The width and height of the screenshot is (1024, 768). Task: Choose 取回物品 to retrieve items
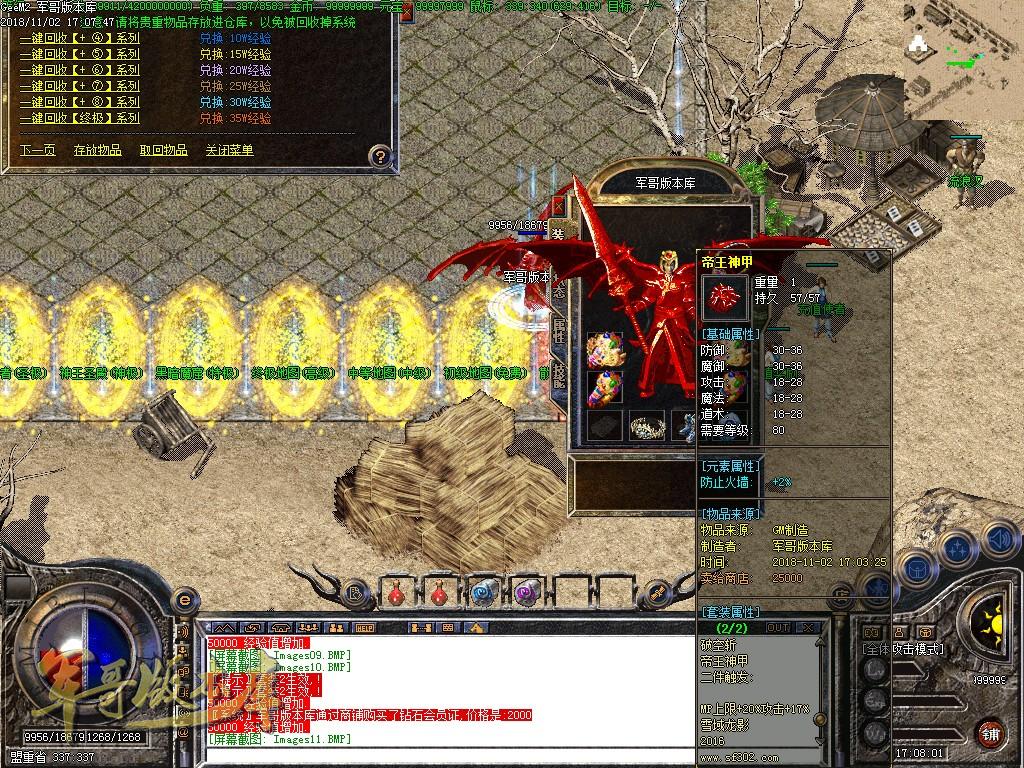(x=163, y=150)
